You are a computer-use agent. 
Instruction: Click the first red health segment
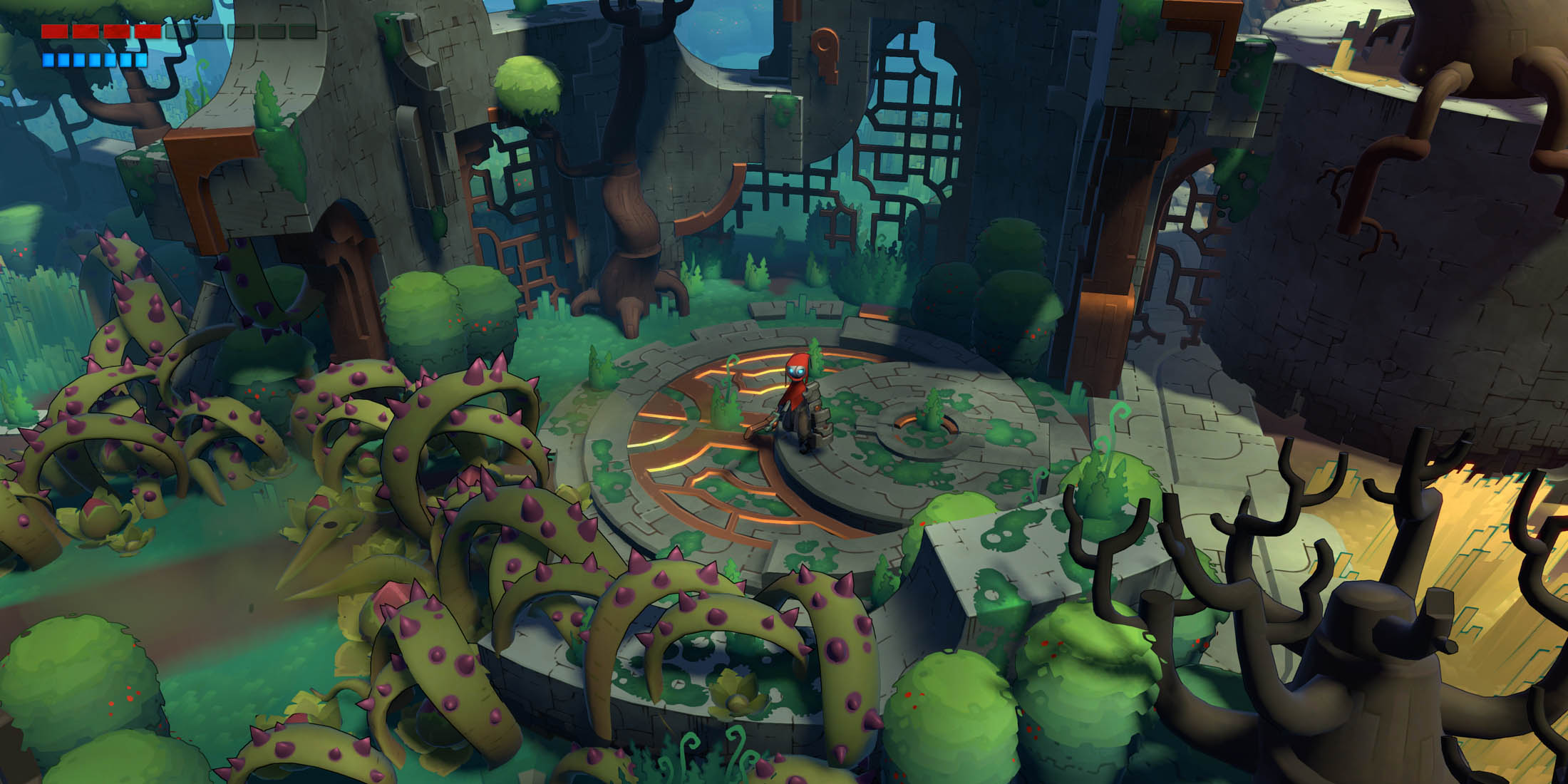[x=55, y=31]
